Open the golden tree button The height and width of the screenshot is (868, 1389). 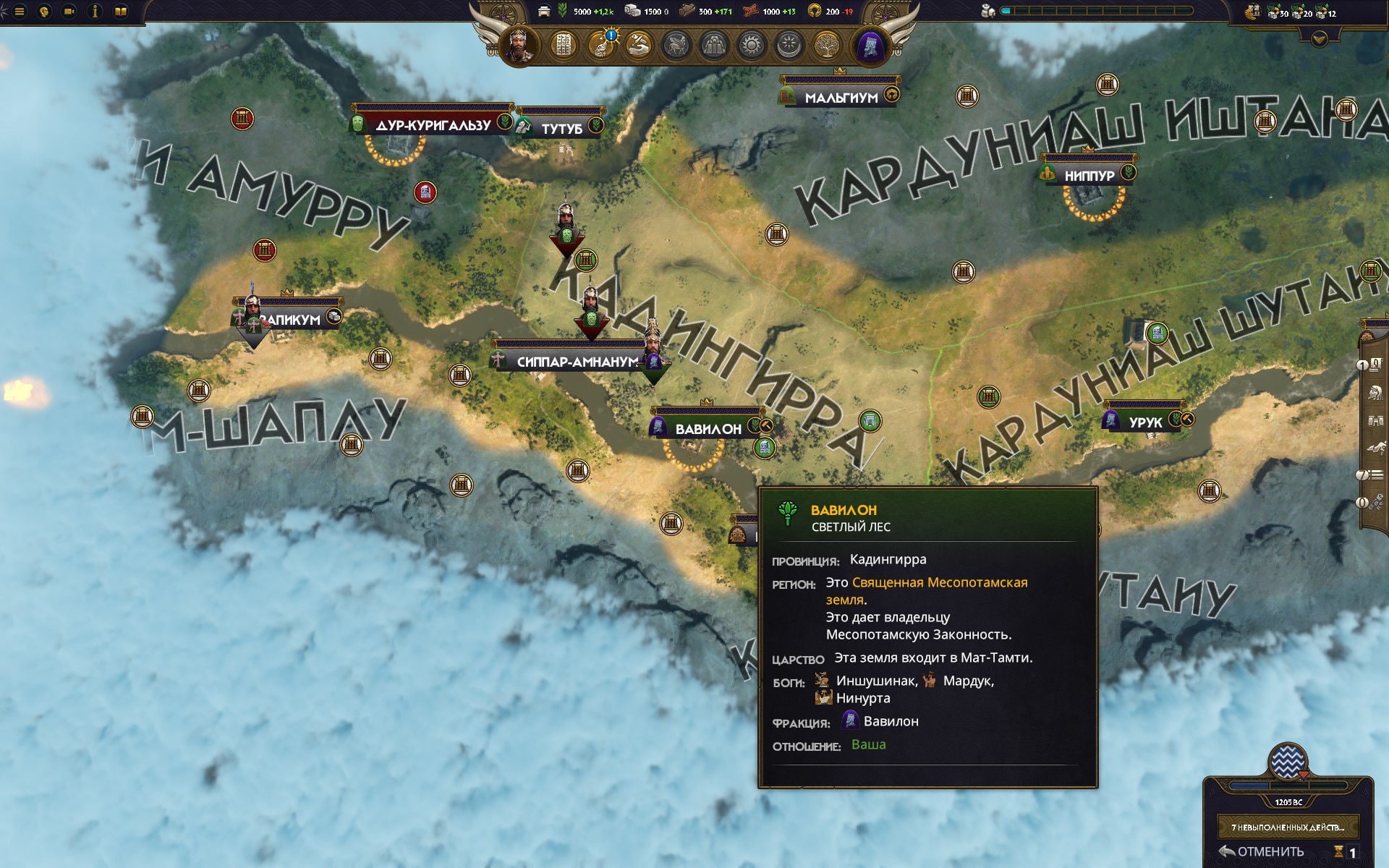point(825,46)
